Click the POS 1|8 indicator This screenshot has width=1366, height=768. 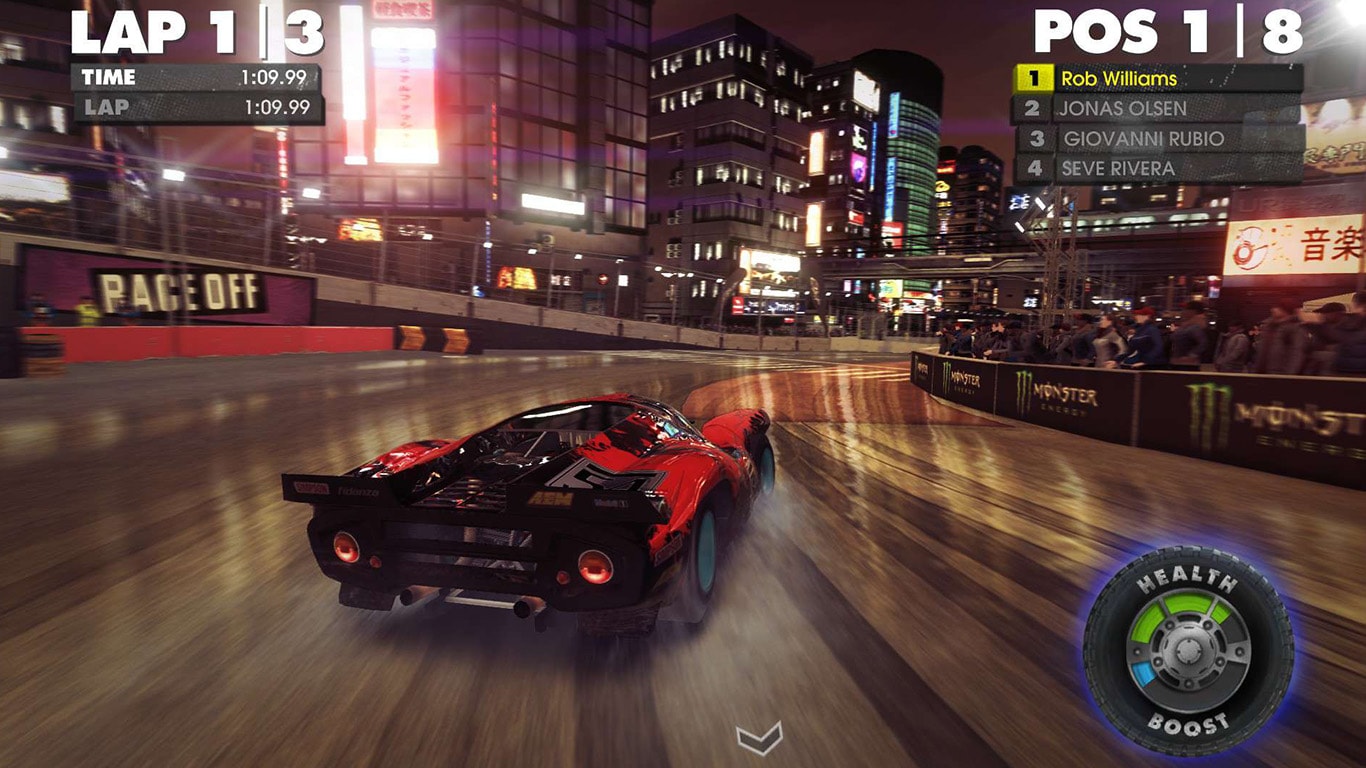click(1168, 30)
